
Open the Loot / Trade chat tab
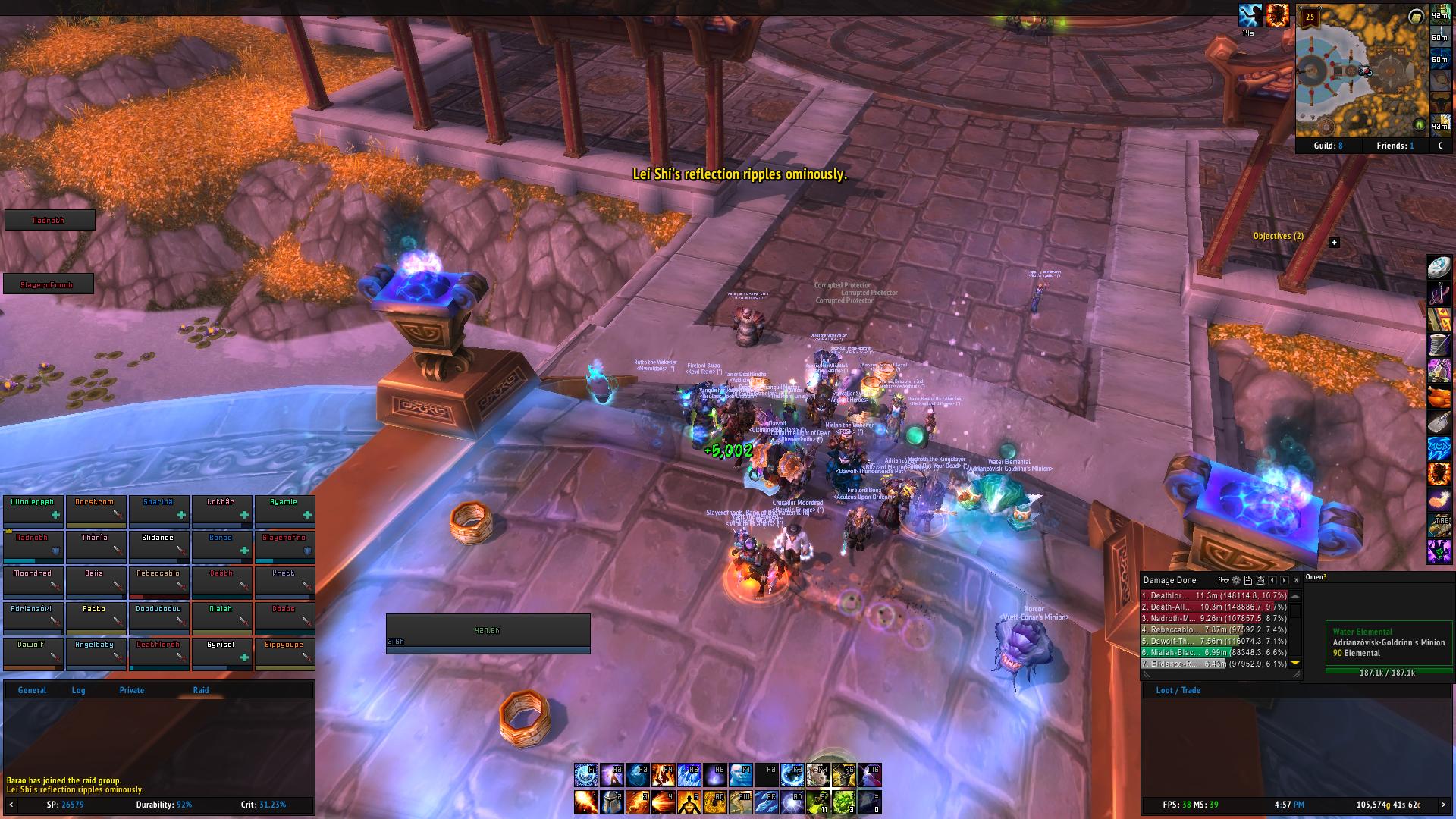pyautogui.click(x=1178, y=690)
